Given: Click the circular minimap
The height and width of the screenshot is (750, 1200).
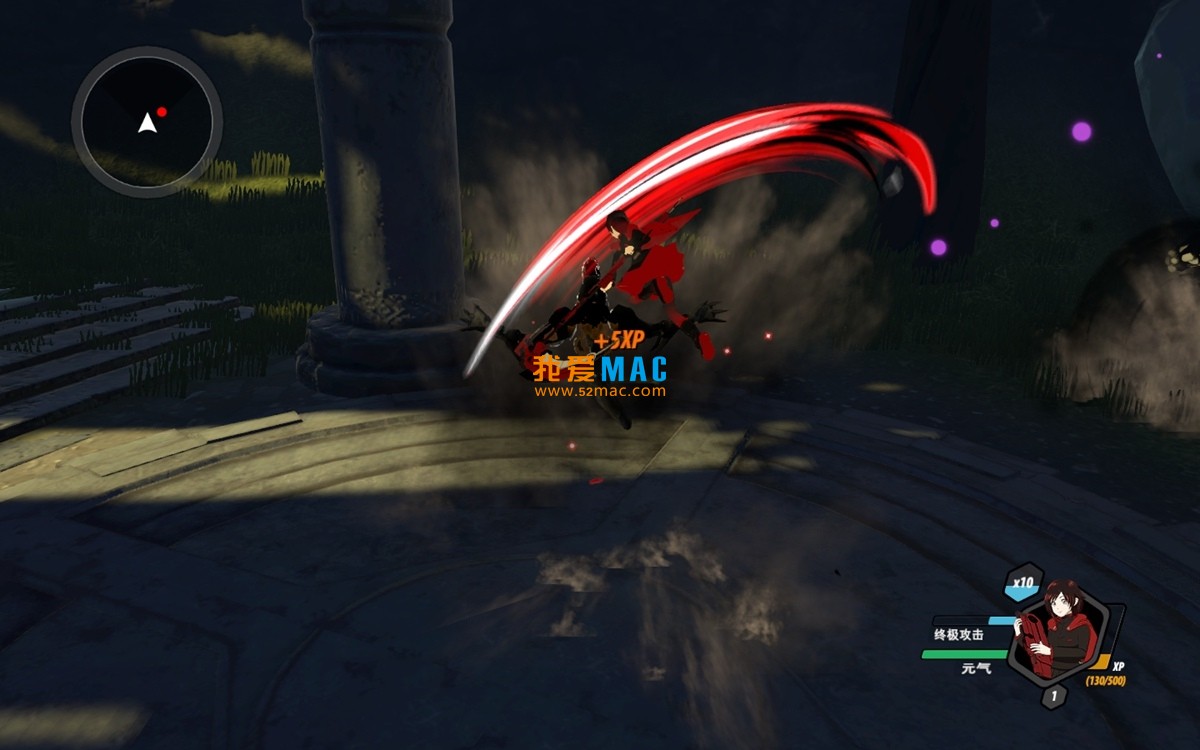Looking at the screenshot, I should click(146, 122).
